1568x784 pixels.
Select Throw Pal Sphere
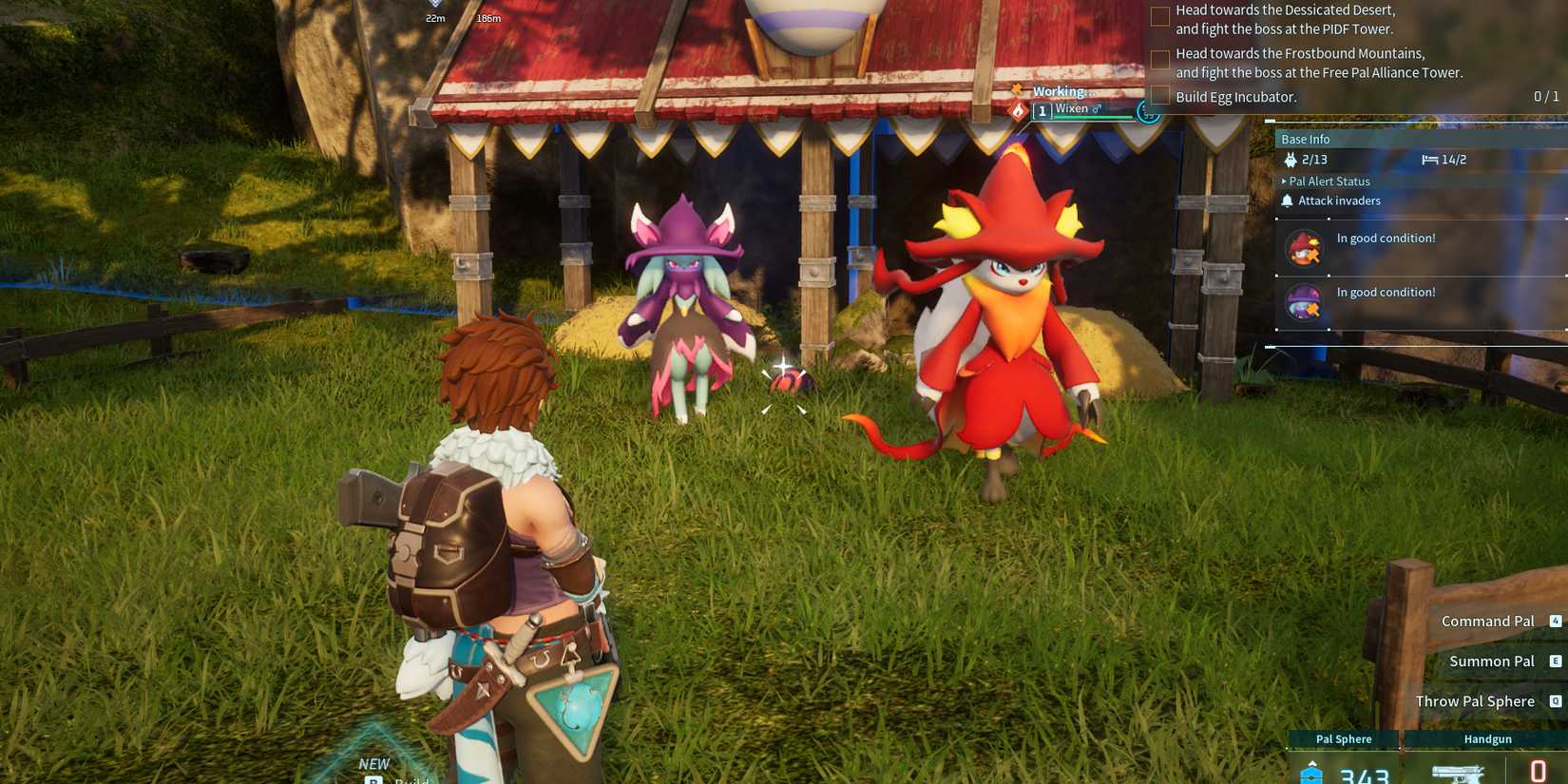[1474, 700]
